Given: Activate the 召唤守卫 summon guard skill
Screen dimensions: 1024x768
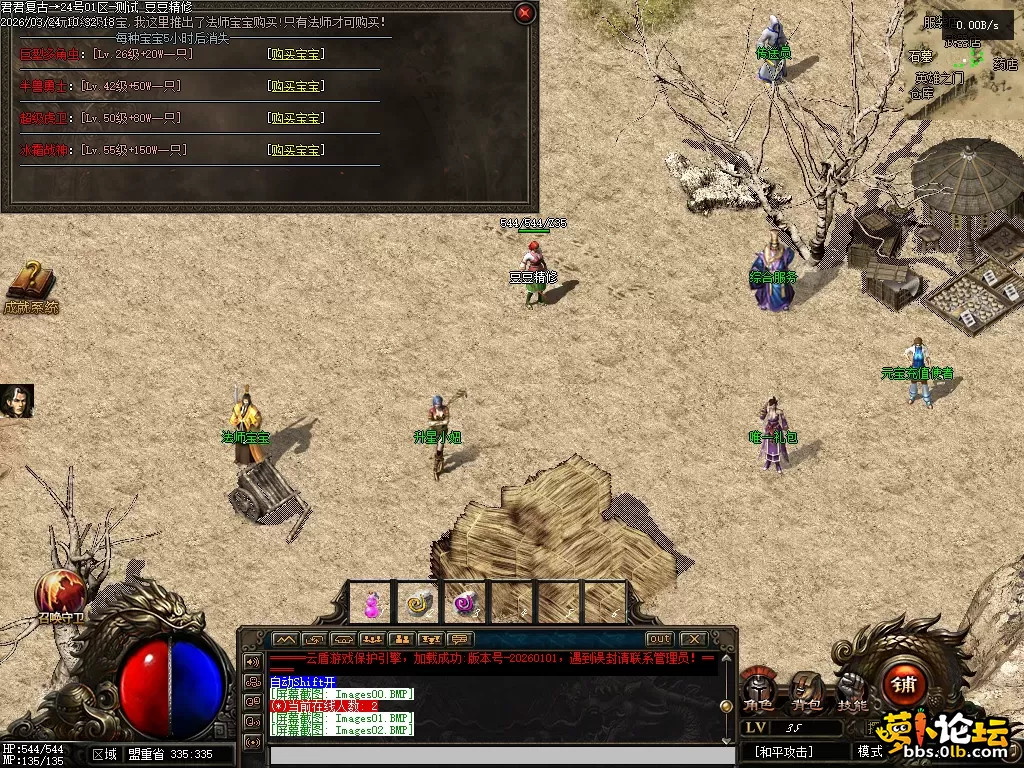Looking at the screenshot, I should tap(59, 592).
